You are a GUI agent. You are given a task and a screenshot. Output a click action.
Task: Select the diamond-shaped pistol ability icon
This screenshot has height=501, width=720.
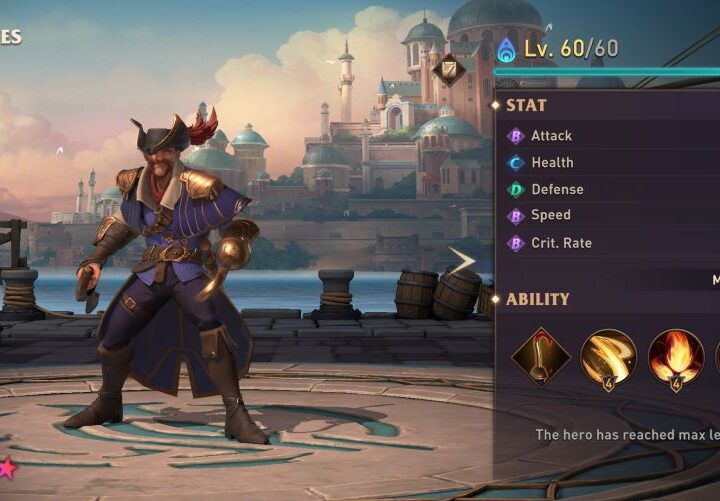coord(541,357)
